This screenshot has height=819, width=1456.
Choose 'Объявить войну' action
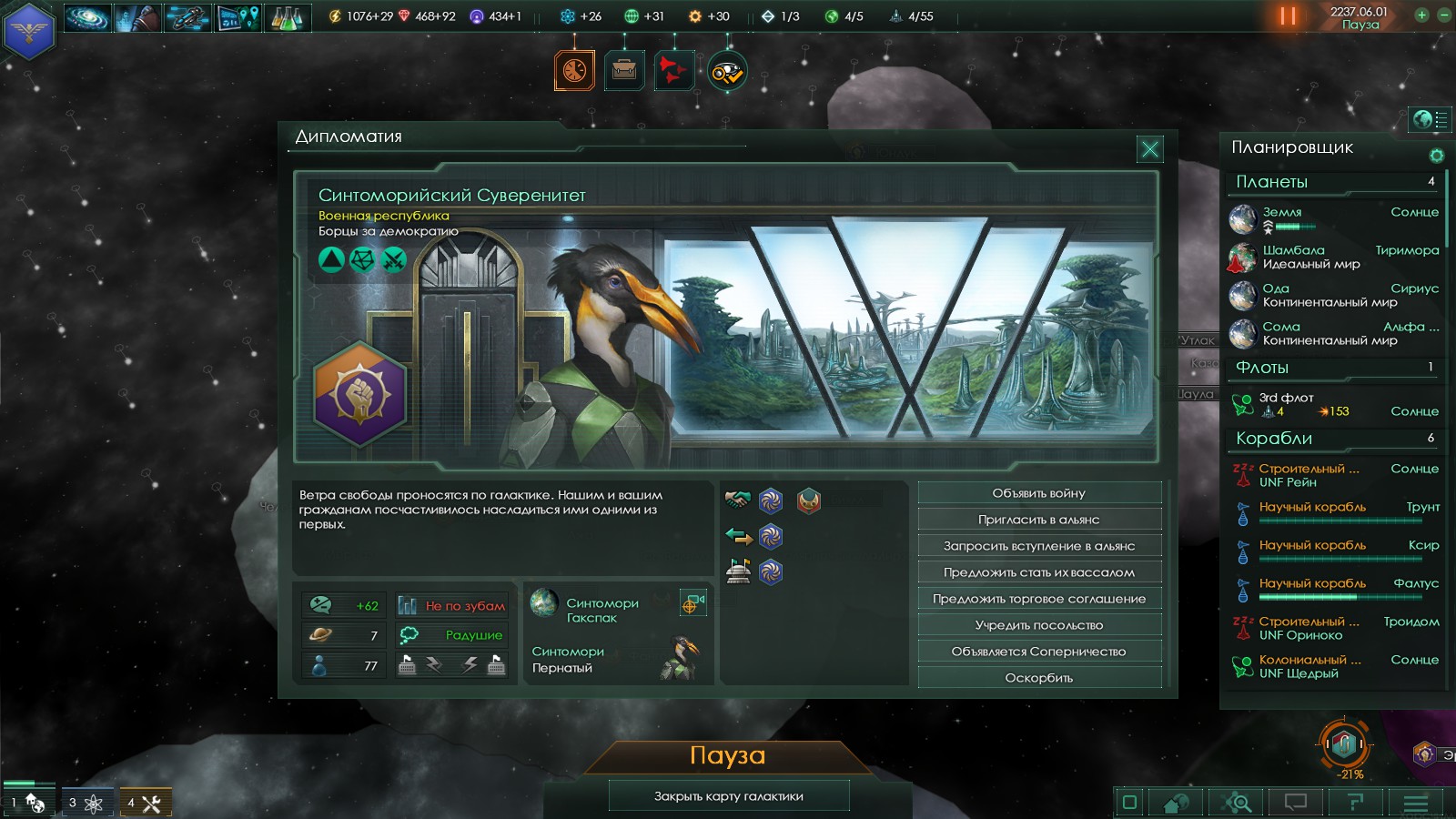1039,493
